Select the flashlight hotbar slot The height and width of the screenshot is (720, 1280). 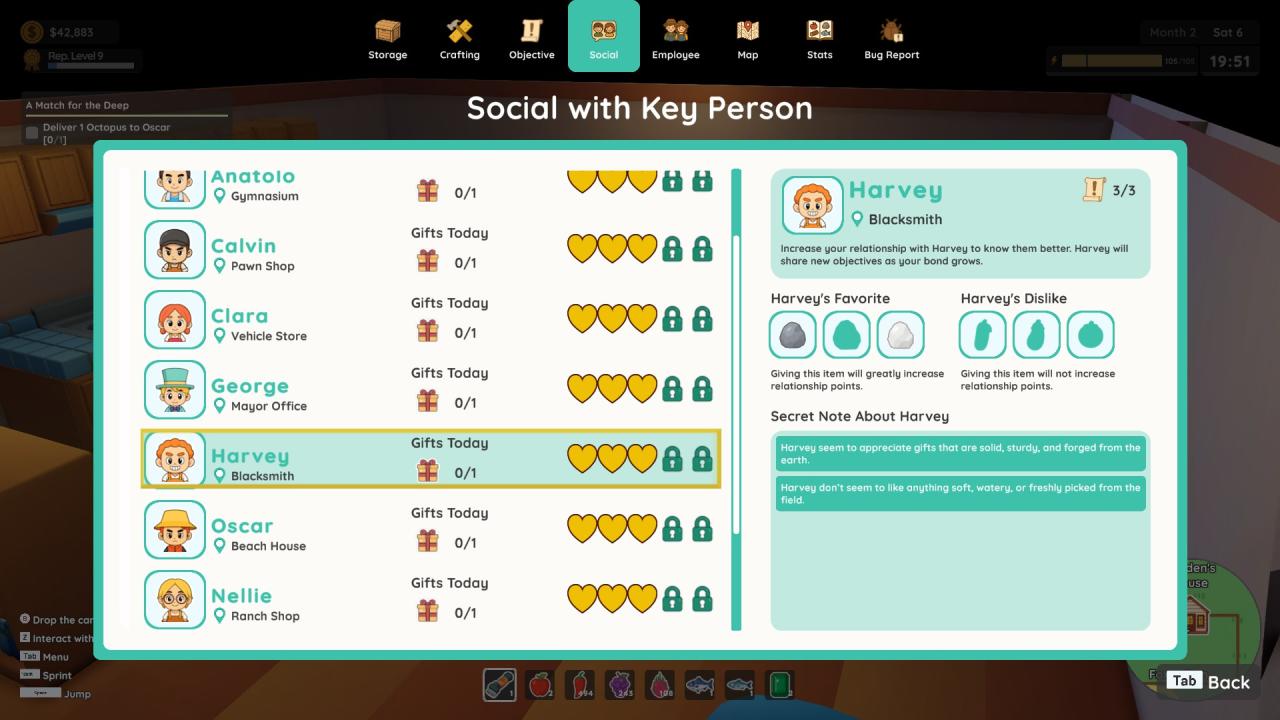(500, 685)
